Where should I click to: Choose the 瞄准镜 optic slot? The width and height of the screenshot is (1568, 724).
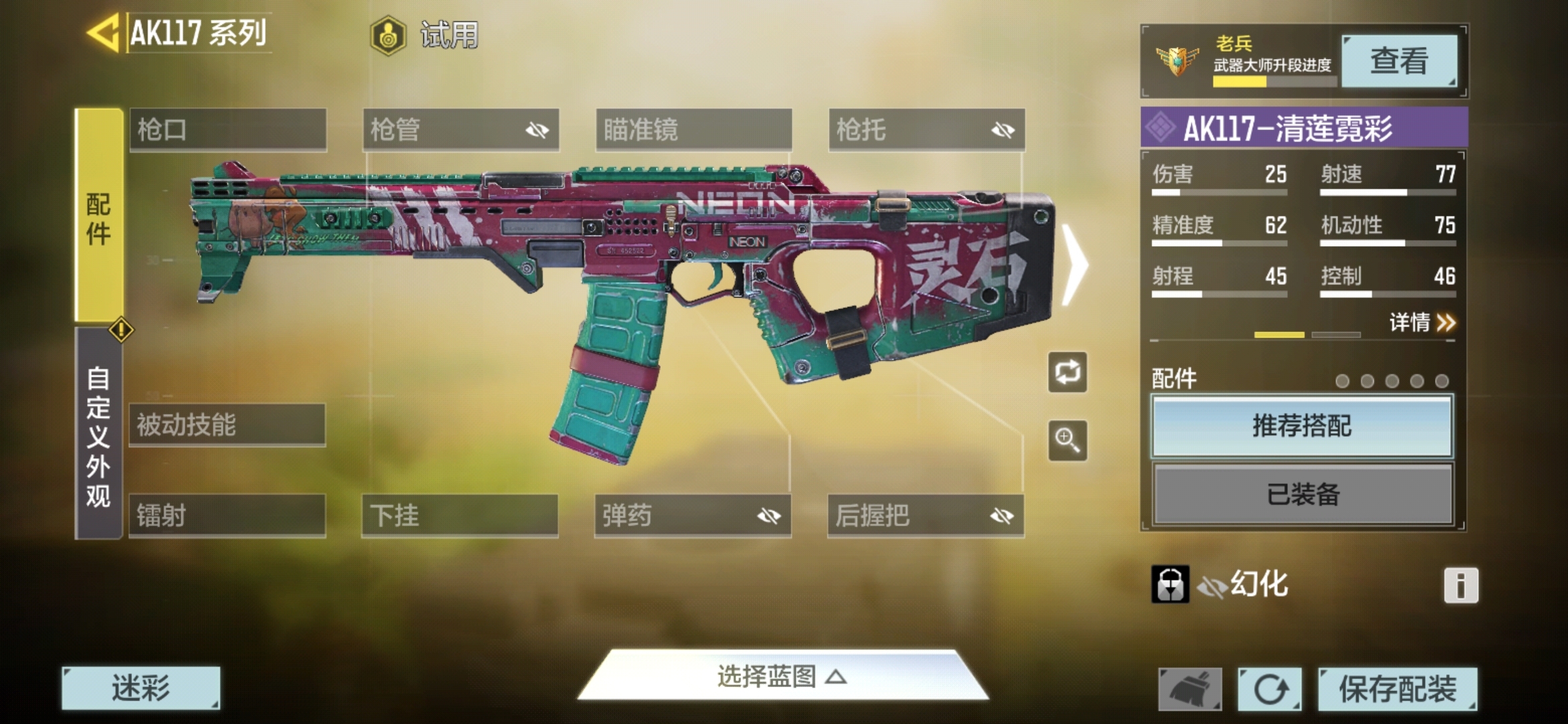(694, 129)
